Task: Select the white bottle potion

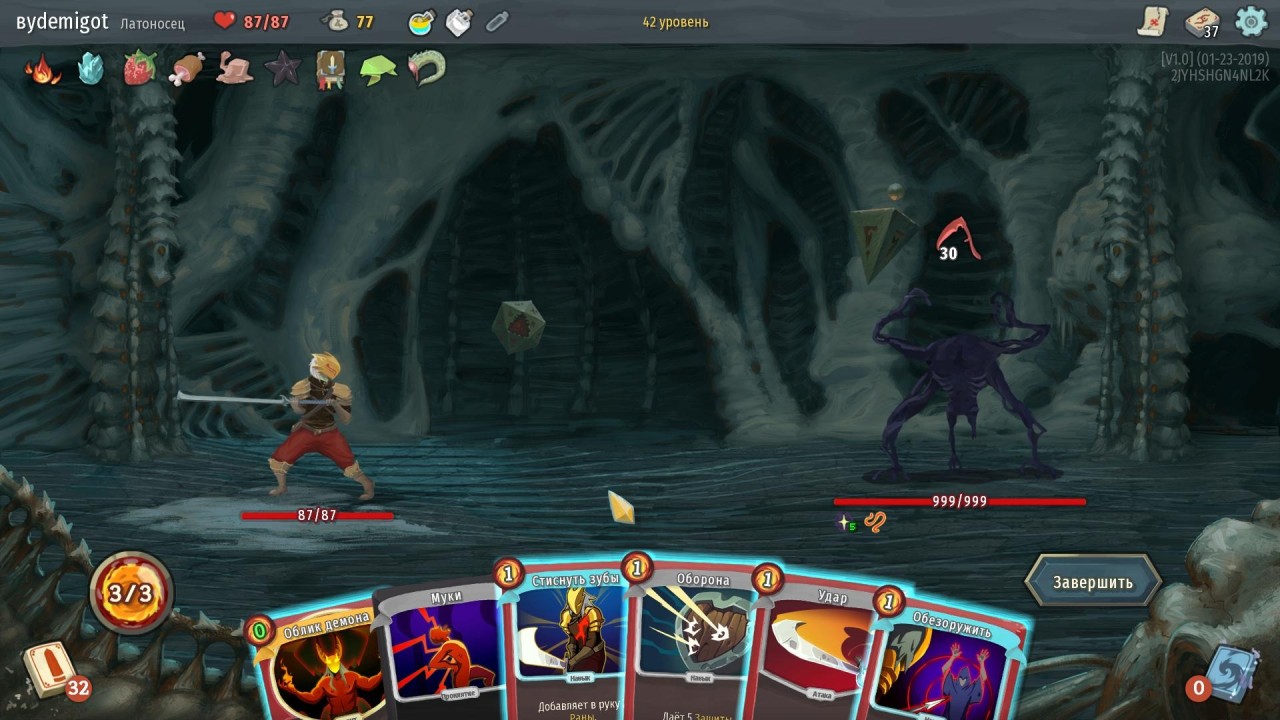Action: [x=458, y=22]
